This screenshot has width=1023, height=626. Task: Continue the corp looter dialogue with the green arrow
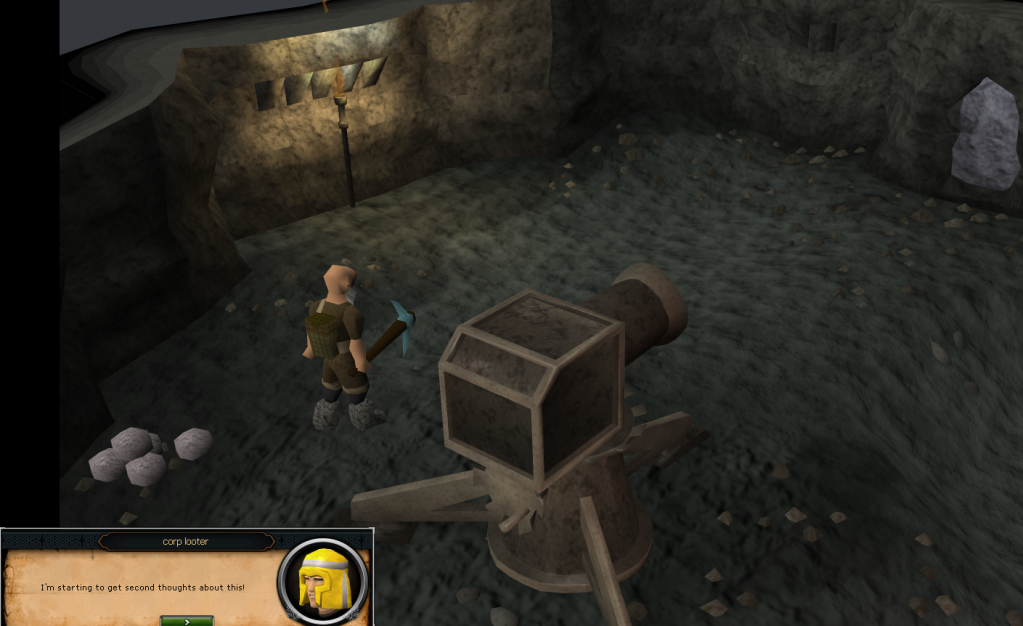click(x=186, y=620)
